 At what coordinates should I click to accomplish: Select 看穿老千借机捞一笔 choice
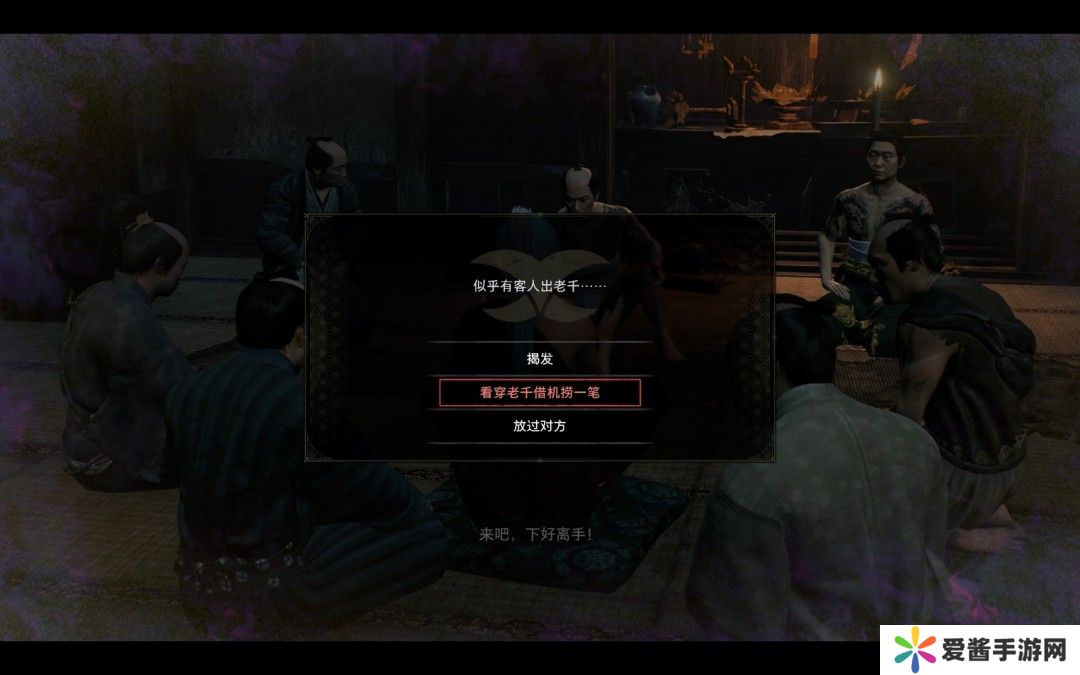(539, 393)
